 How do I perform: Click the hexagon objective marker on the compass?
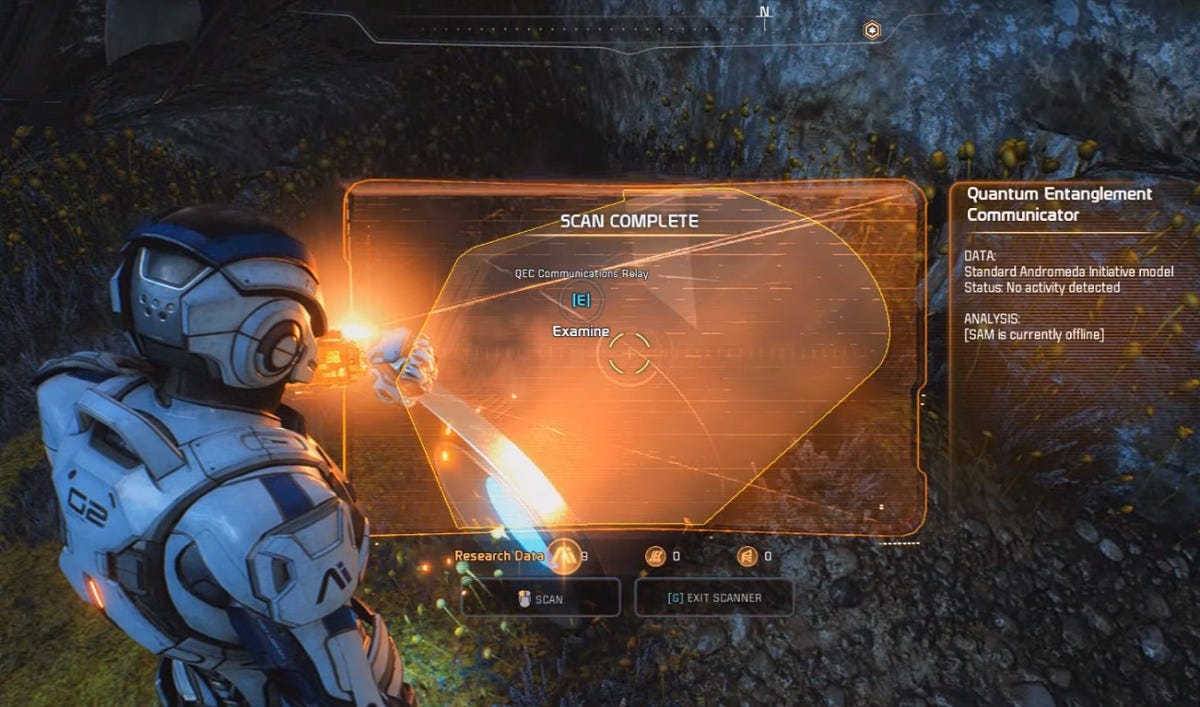coord(872,31)
